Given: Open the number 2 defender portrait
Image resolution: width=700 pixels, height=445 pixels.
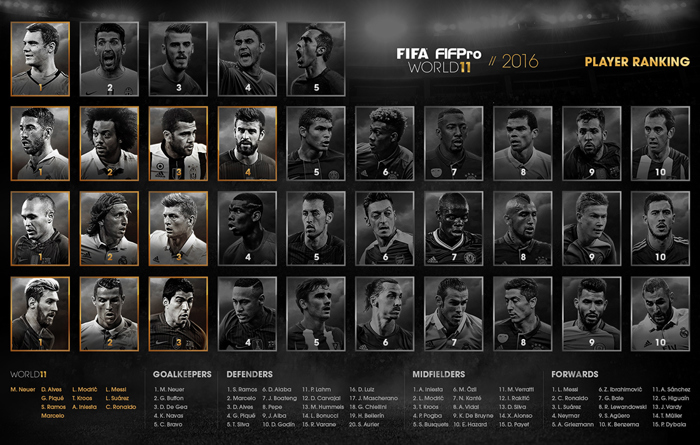Looking at the screenshot, I should point(109,144).
